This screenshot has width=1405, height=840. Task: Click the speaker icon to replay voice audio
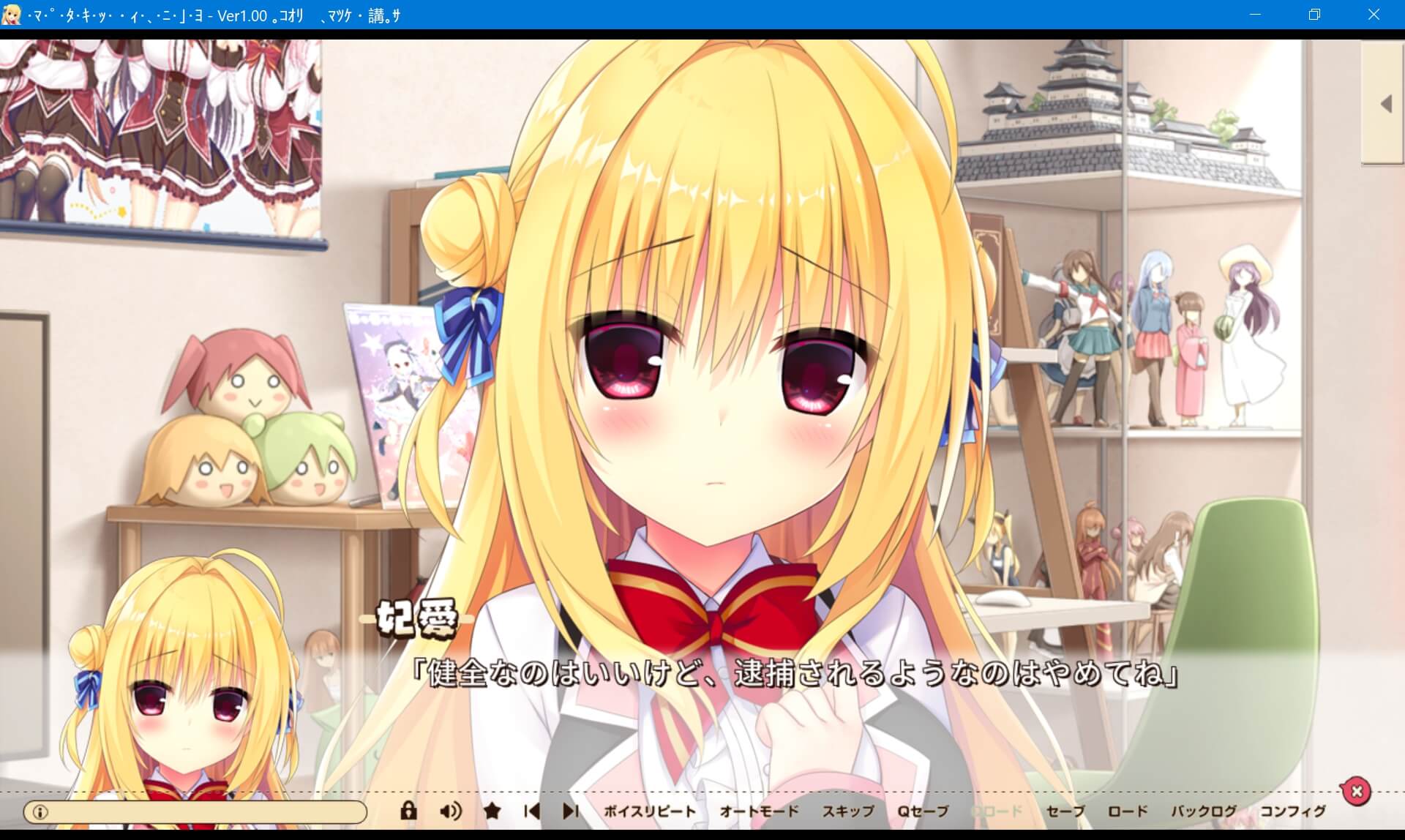click(452, 811)
